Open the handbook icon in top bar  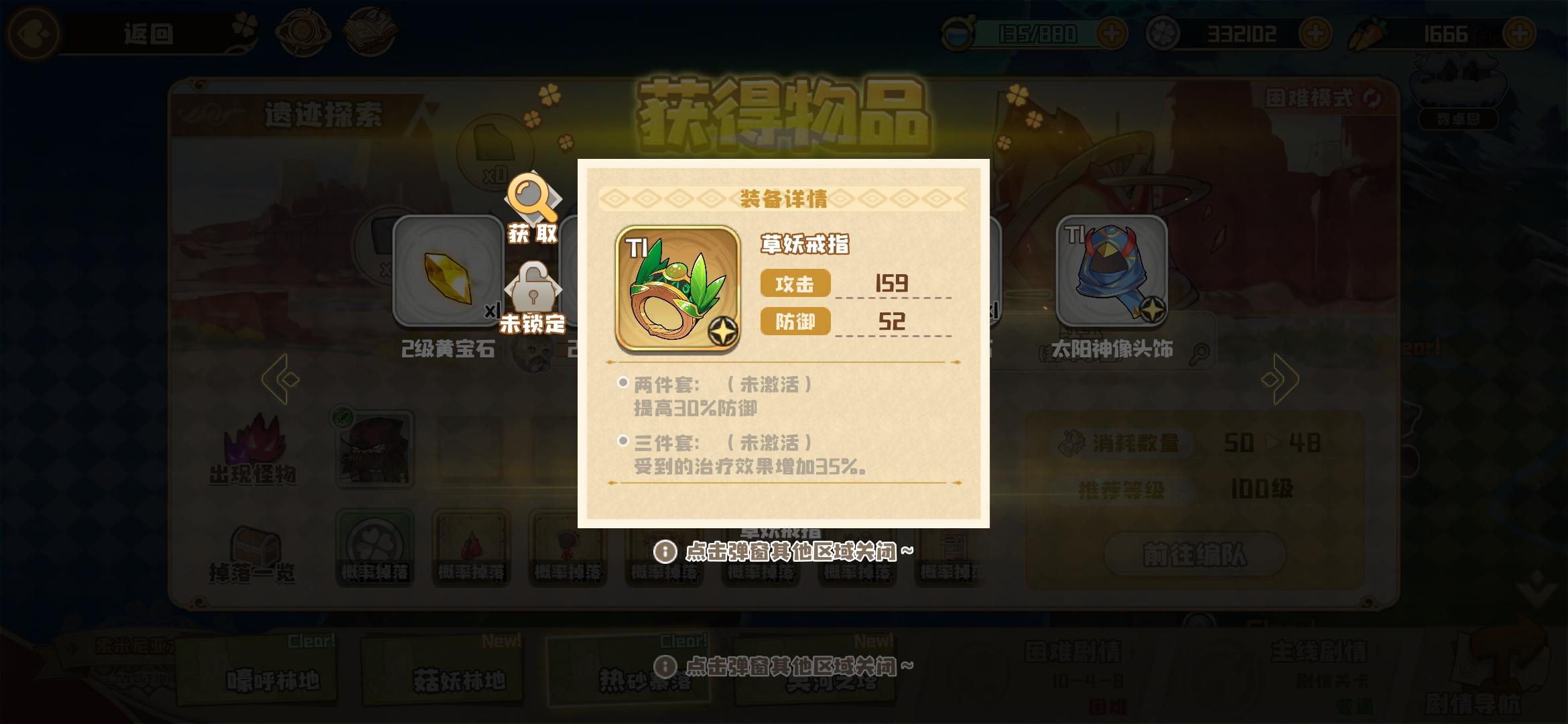(x=371, y=30)
